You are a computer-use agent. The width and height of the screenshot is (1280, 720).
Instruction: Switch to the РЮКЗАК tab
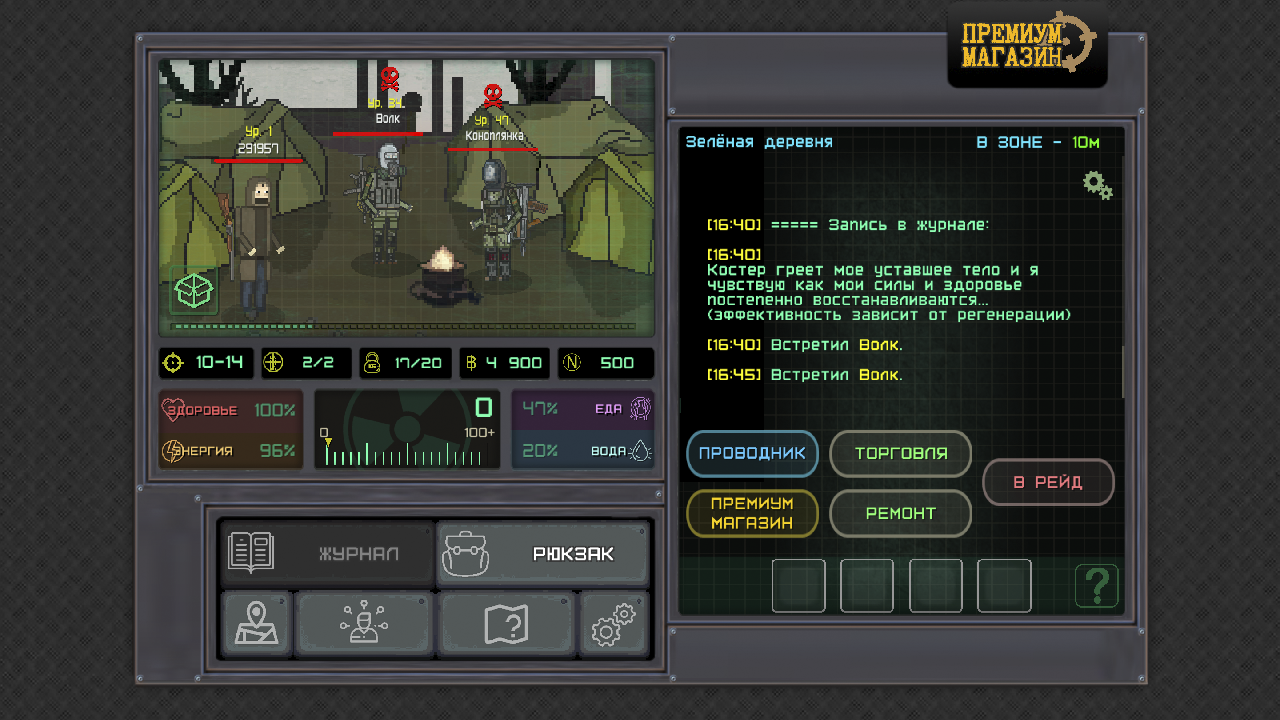[543, 550]
